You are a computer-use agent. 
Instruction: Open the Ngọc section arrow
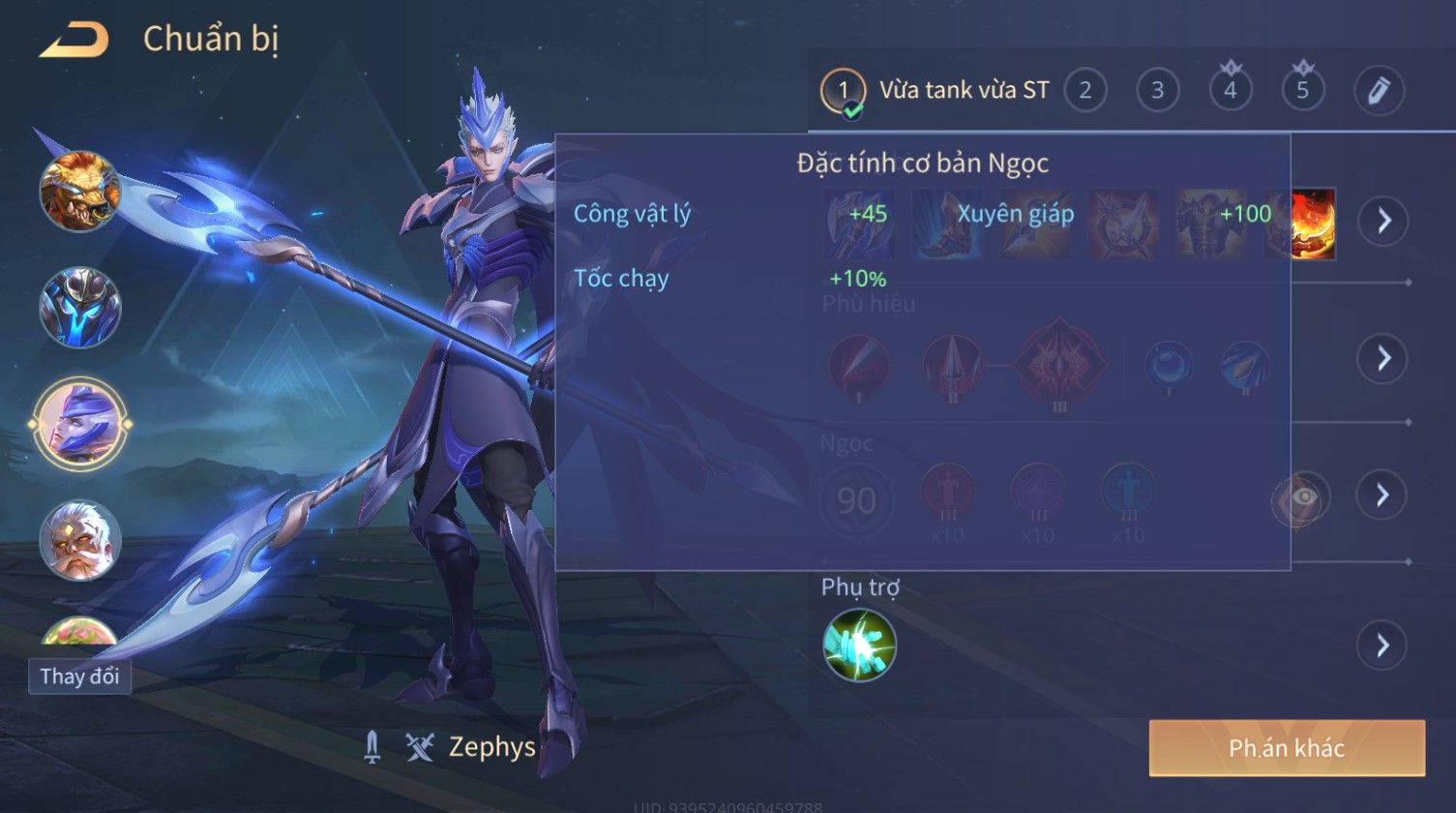click(1382, 496)
